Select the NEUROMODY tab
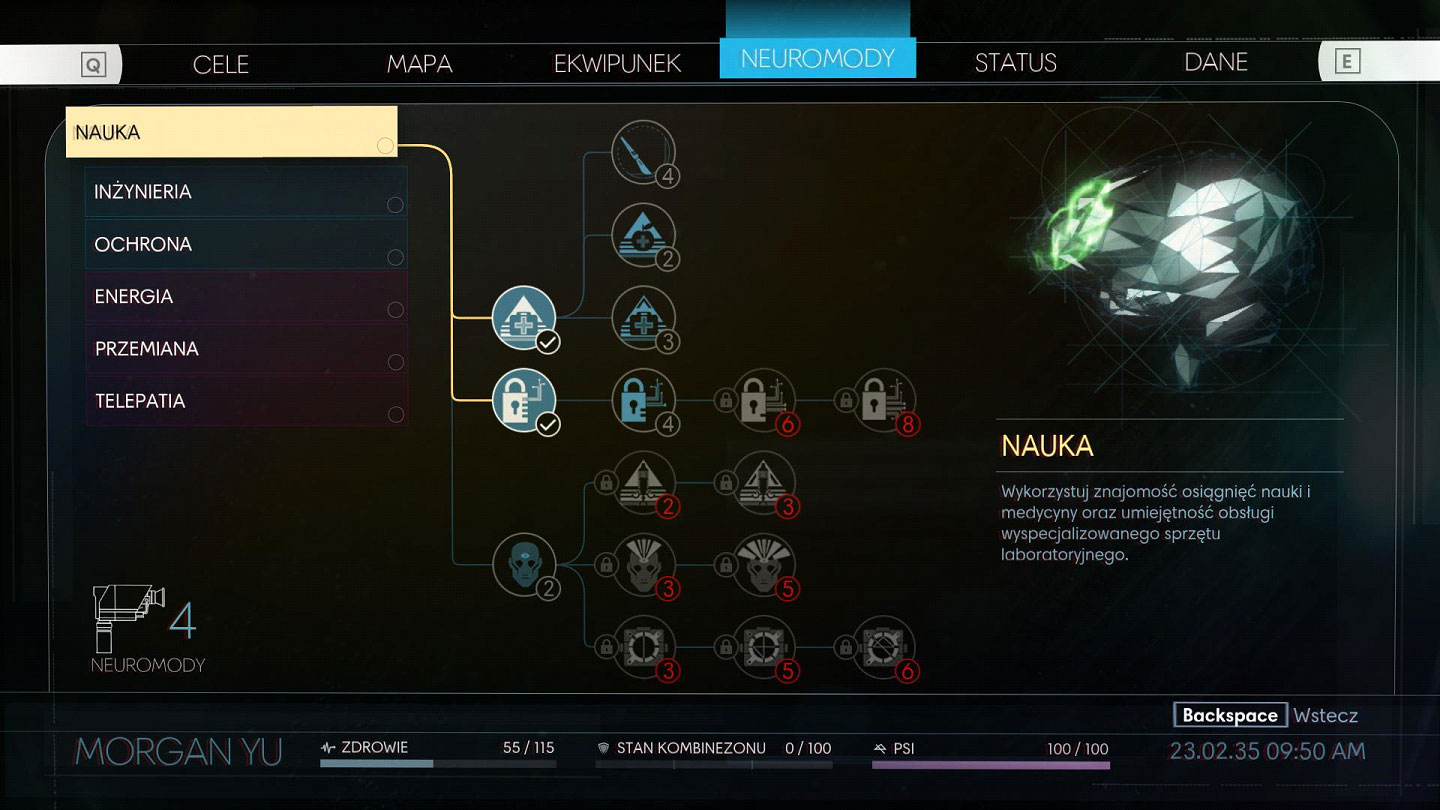 point(817,58)
